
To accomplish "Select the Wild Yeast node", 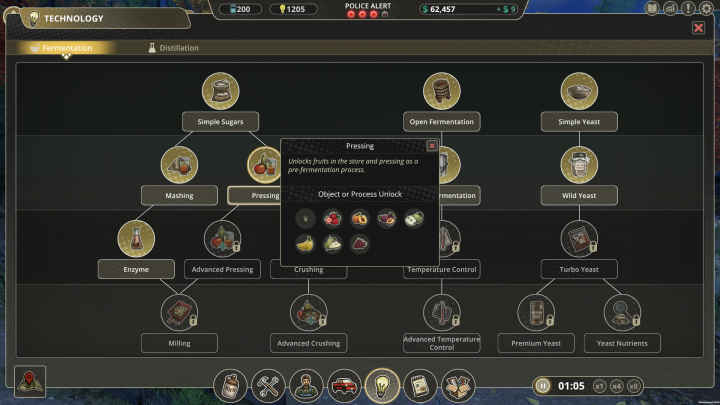I will pyautogui.click(x=579, y=195).
